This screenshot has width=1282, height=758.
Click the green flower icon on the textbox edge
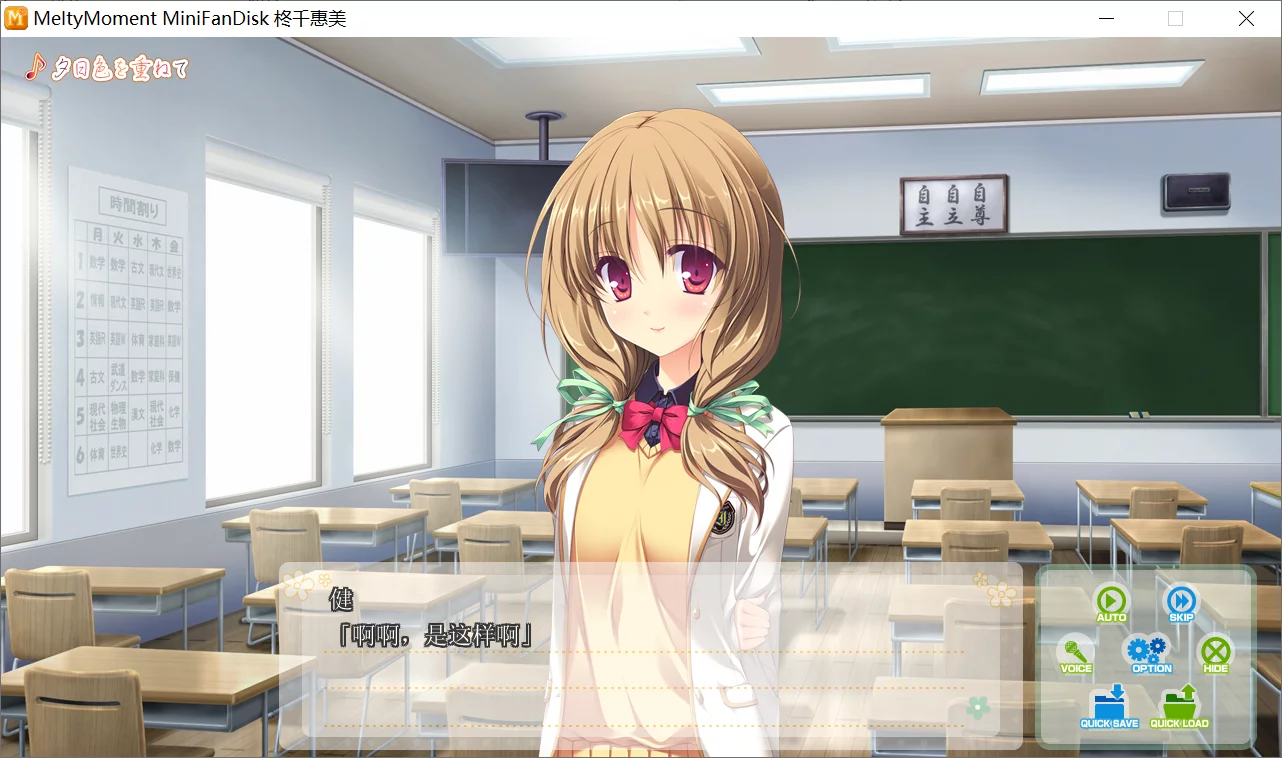point(977,706)
